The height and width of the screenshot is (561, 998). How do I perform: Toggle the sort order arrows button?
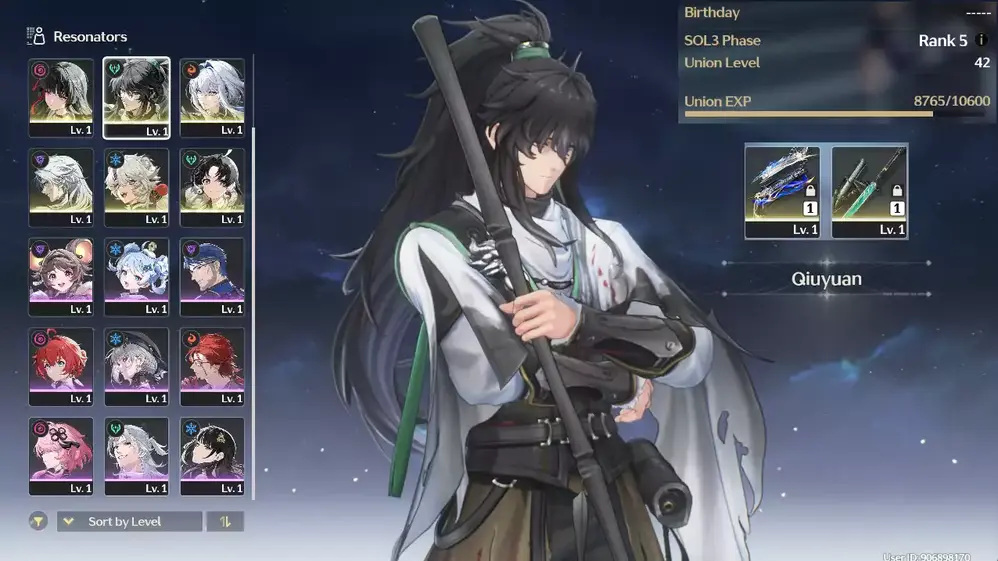(x=225, y=521)
